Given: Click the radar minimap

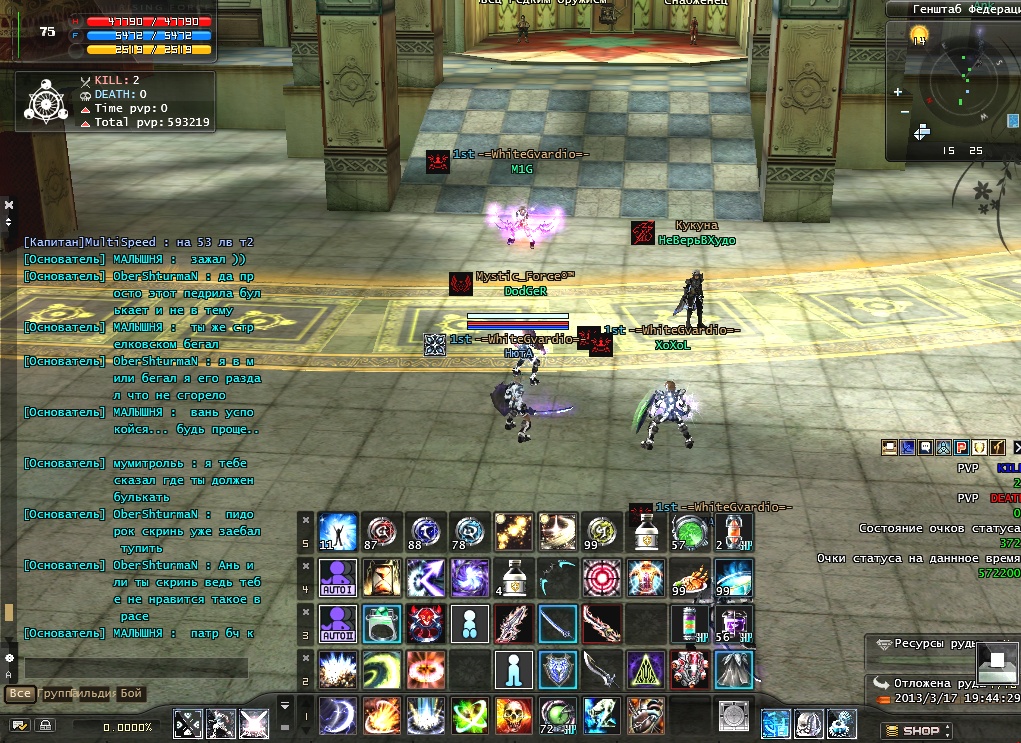Looking at the screenshot, I should click(961, 85).
